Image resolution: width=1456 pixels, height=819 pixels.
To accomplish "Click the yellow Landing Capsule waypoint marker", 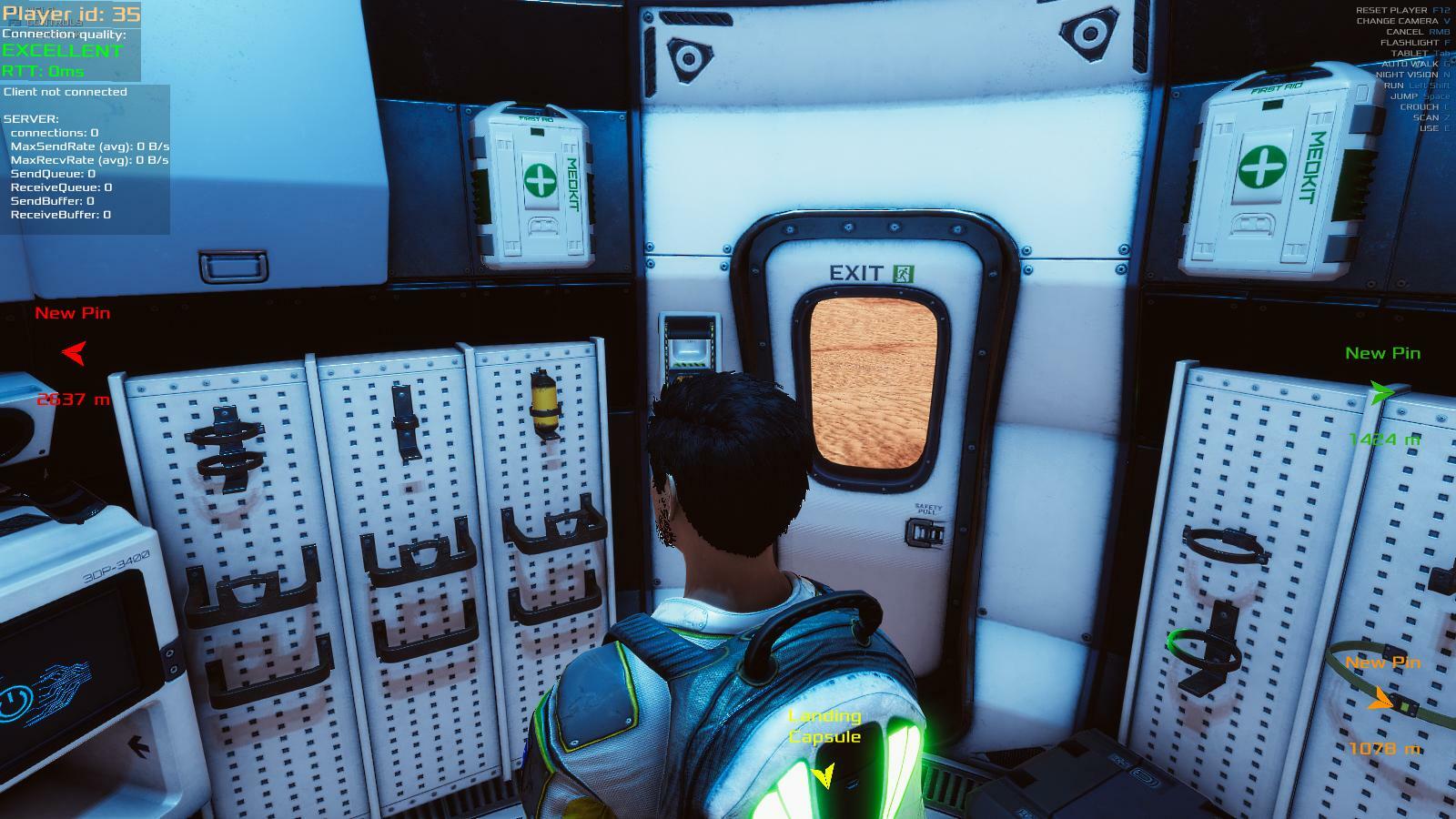I will tap(824, 775).
